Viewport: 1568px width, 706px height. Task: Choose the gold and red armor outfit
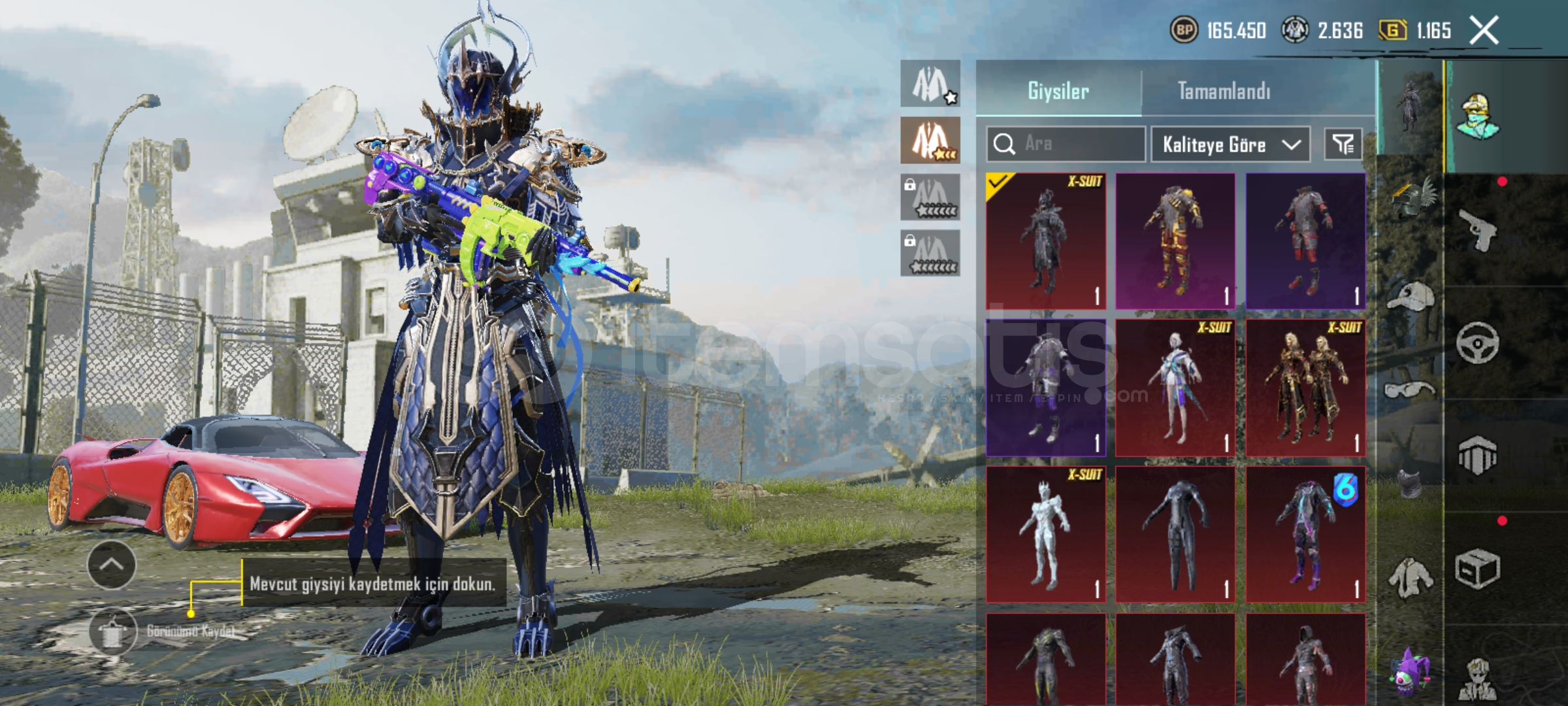[x=1175, y=241]
